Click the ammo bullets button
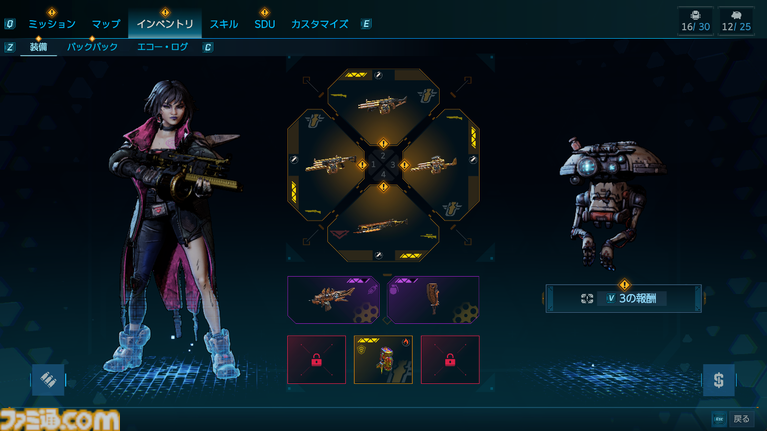 47,379
